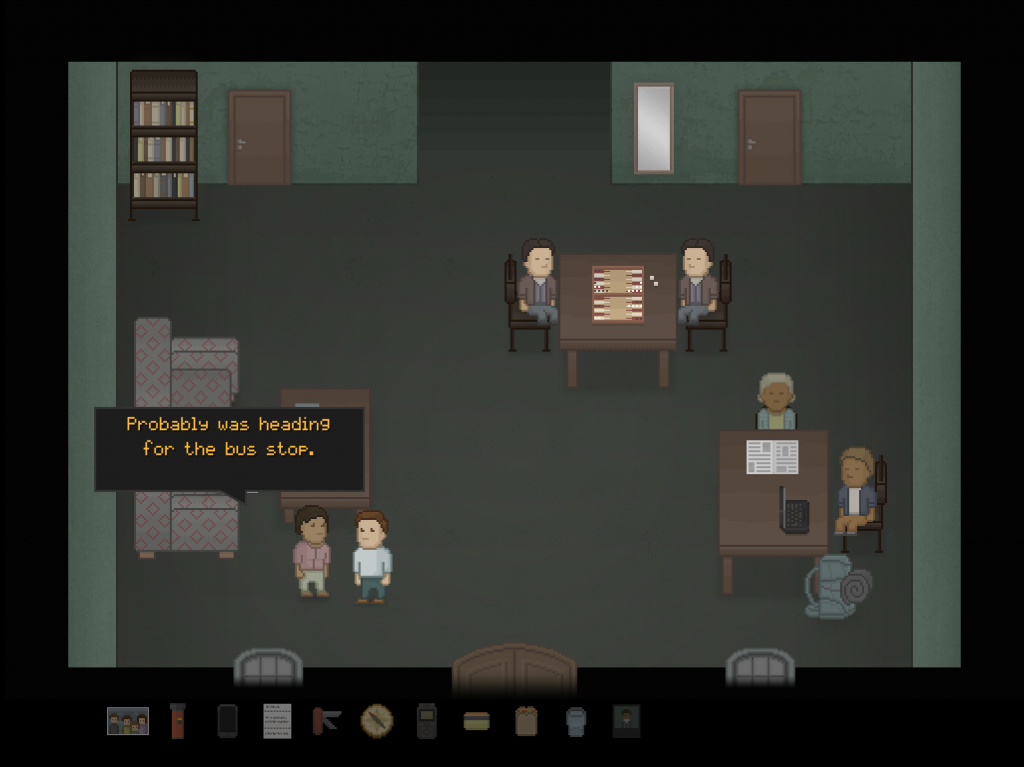This screenshot has width=1024, height=767.
Task: Select the family photo in inventory
Action: click(128, 721)
